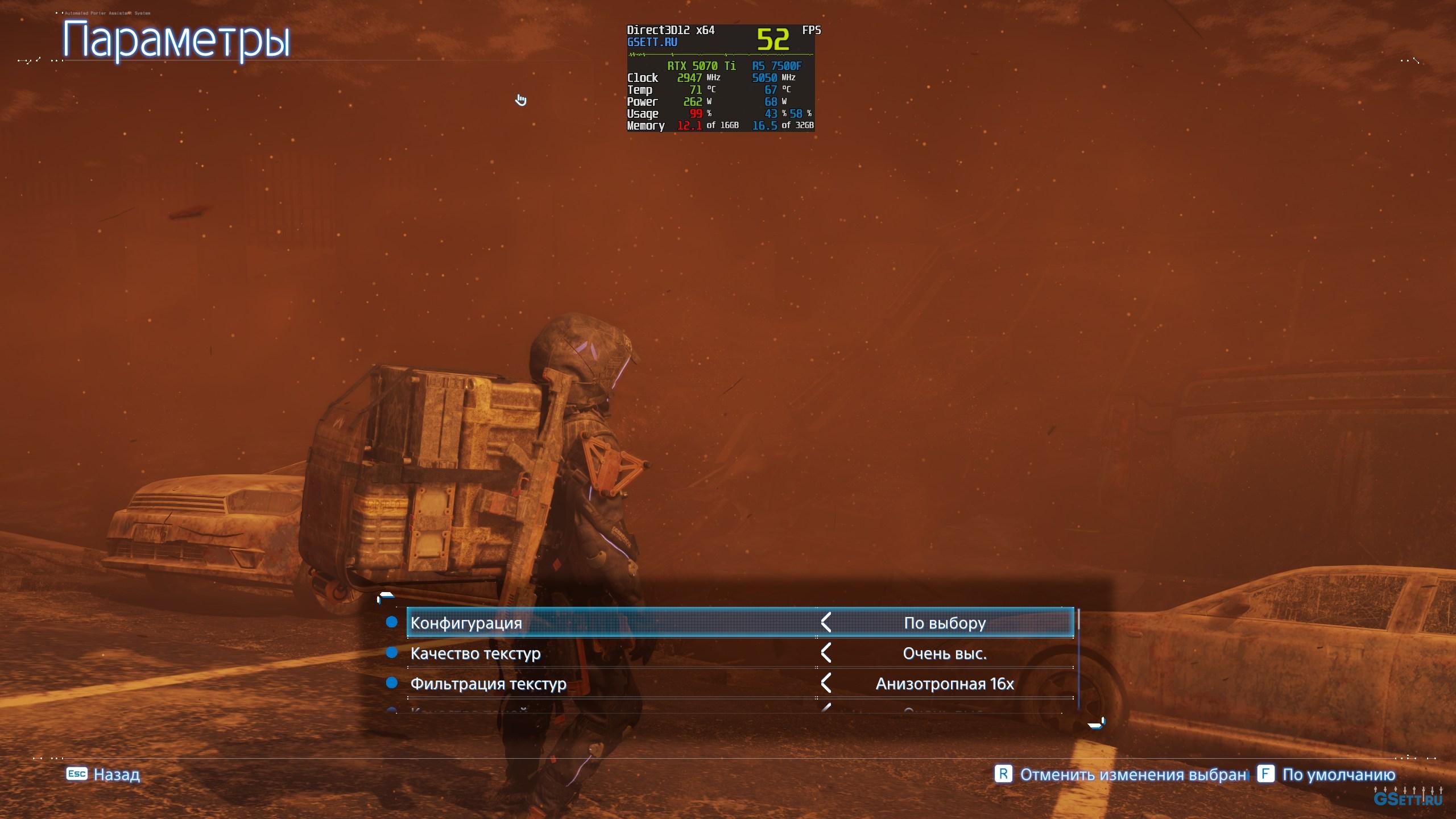
Task: Click left arrow beside Анизотропная 16x
Action: (826, 684)
